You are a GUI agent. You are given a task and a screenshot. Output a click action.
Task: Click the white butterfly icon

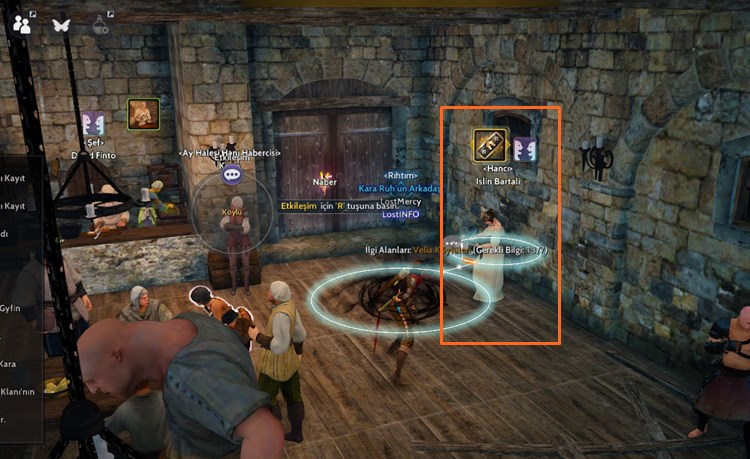[60, 23]
